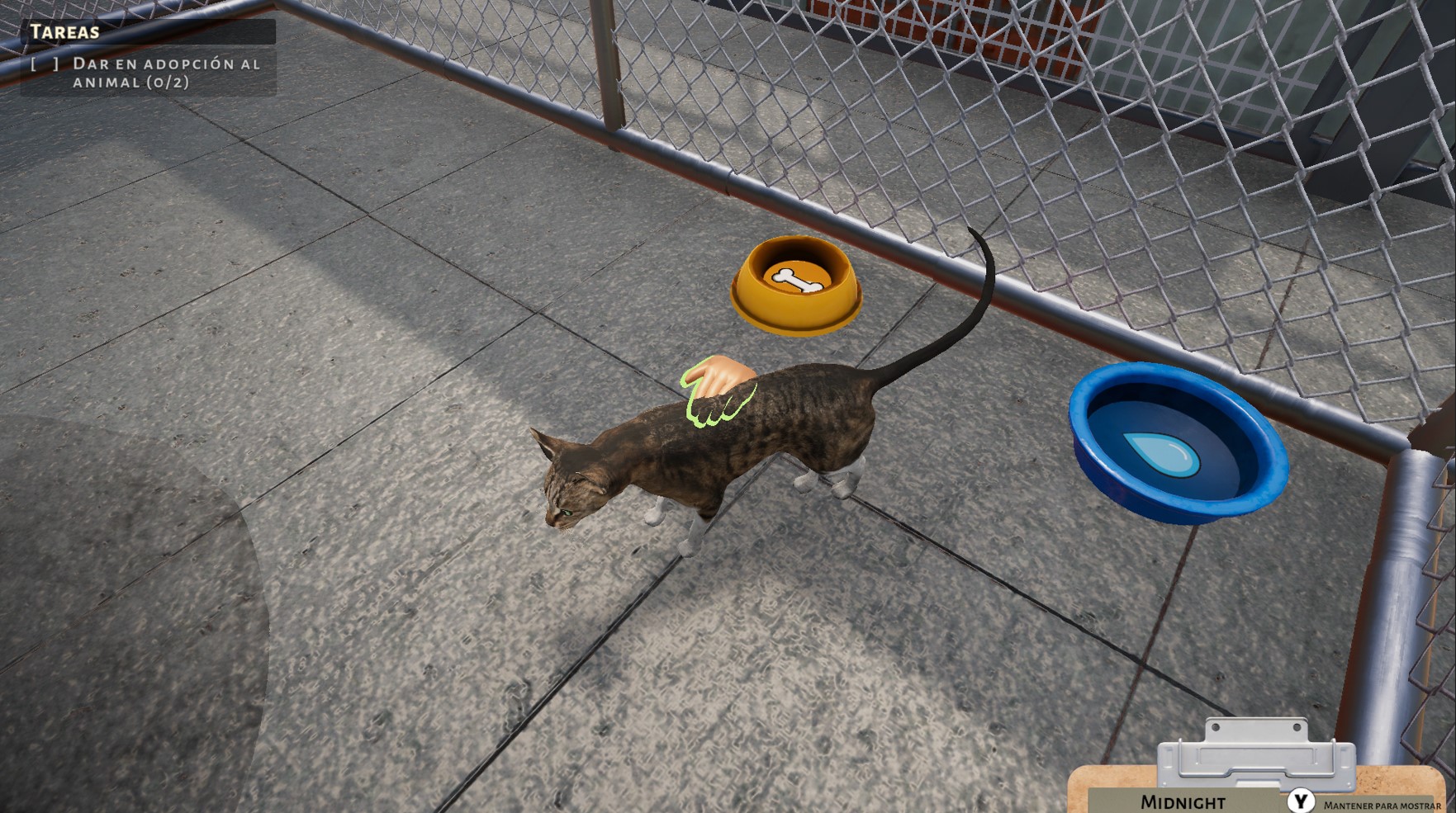The height and width of the screenshot is (813, 1456).
Task: Click the Y controller button icon
Action: click(1300, 798)
